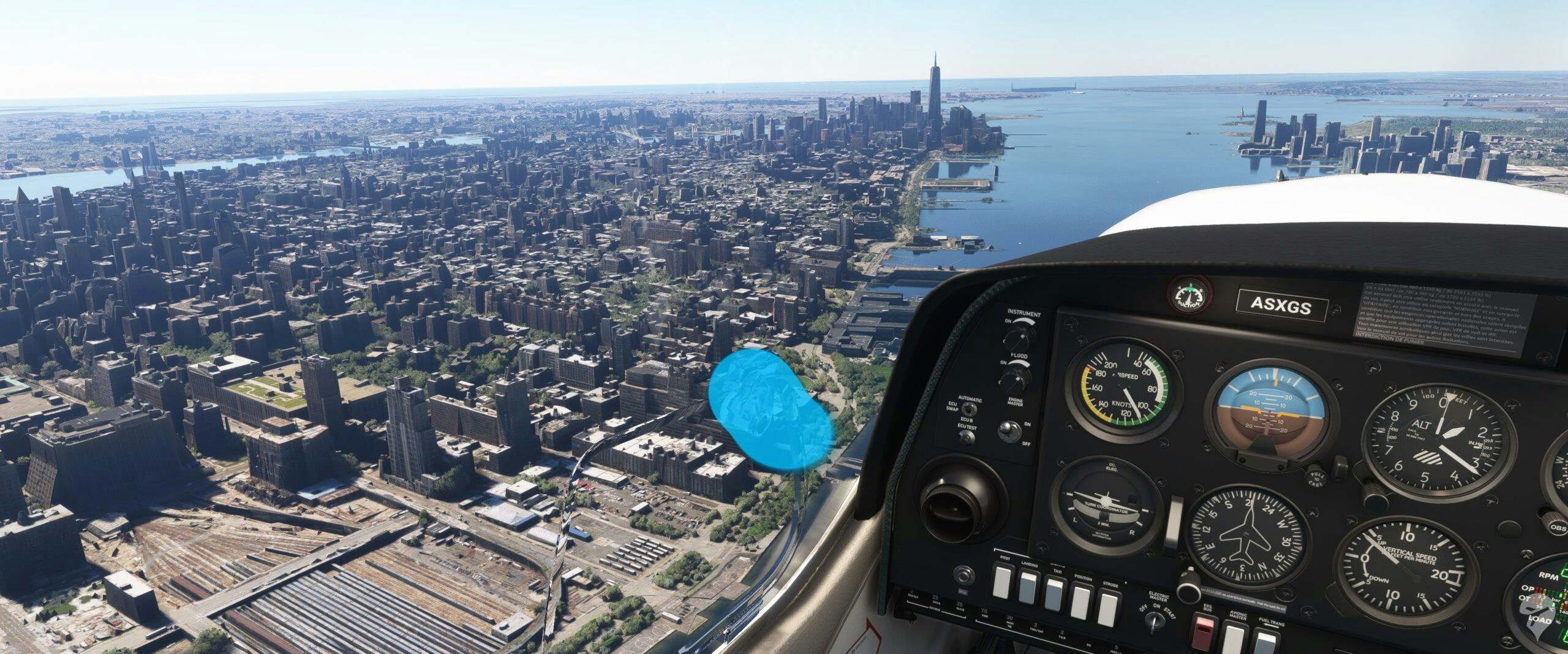This screenshot has height=654, width=1568.
Task: Click the heading indicator adjustment knob
Action: pyautogui.click(x=1189, y=593)
